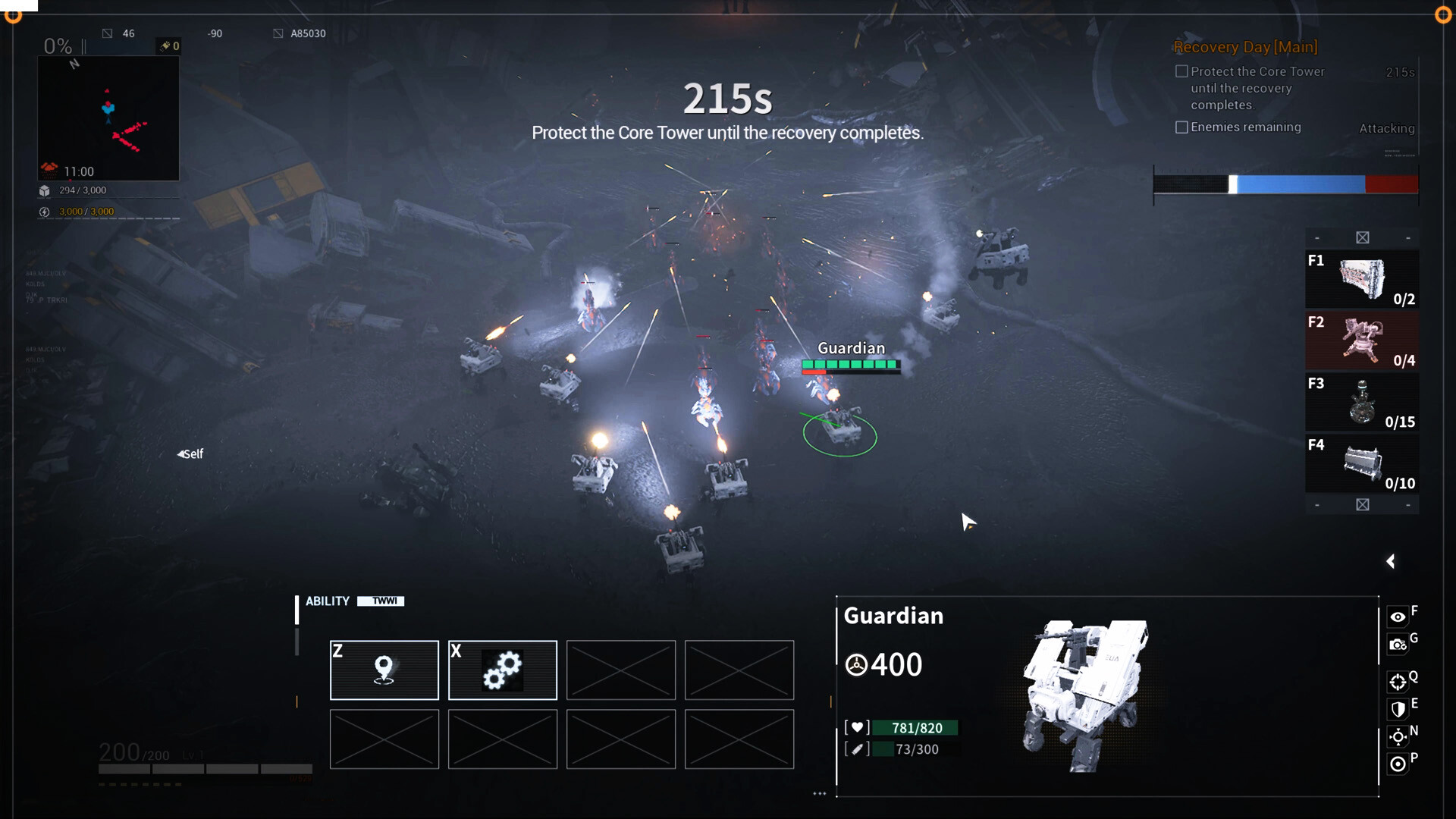
Task: Select the Z waypoint ability icon
Action: 384,670
